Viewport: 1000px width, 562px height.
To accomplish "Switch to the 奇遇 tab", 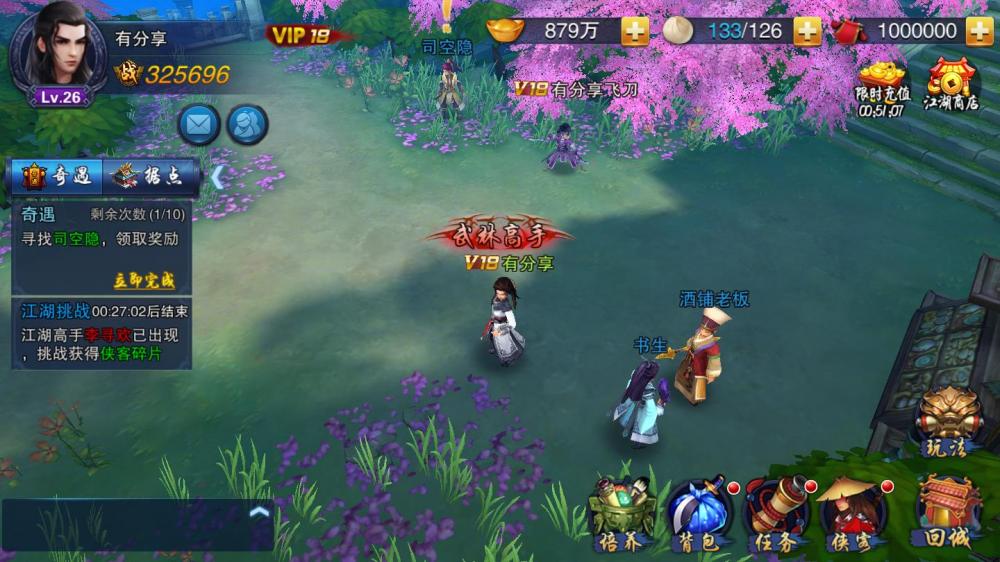I will 57,177.
